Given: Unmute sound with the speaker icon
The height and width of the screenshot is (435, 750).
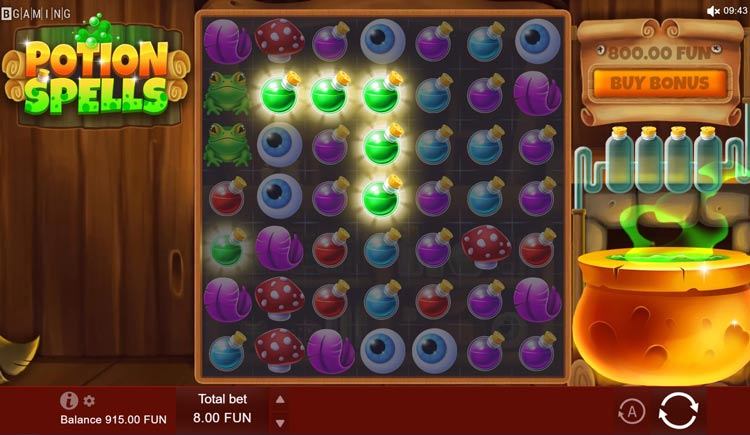Looking at the screenshot, I should click(713, 10).
